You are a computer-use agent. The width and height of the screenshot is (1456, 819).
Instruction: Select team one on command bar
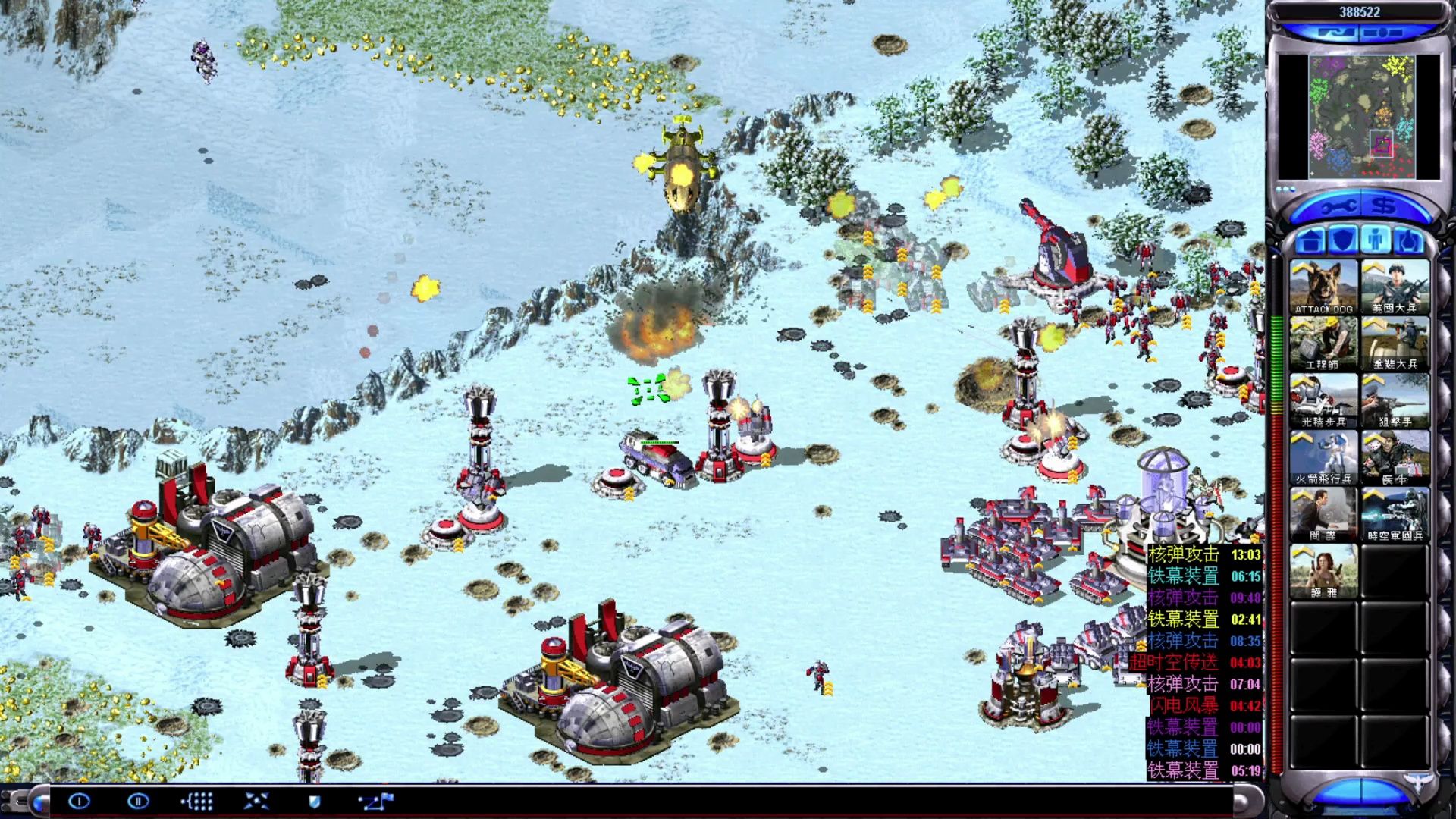tap(80, 801)
